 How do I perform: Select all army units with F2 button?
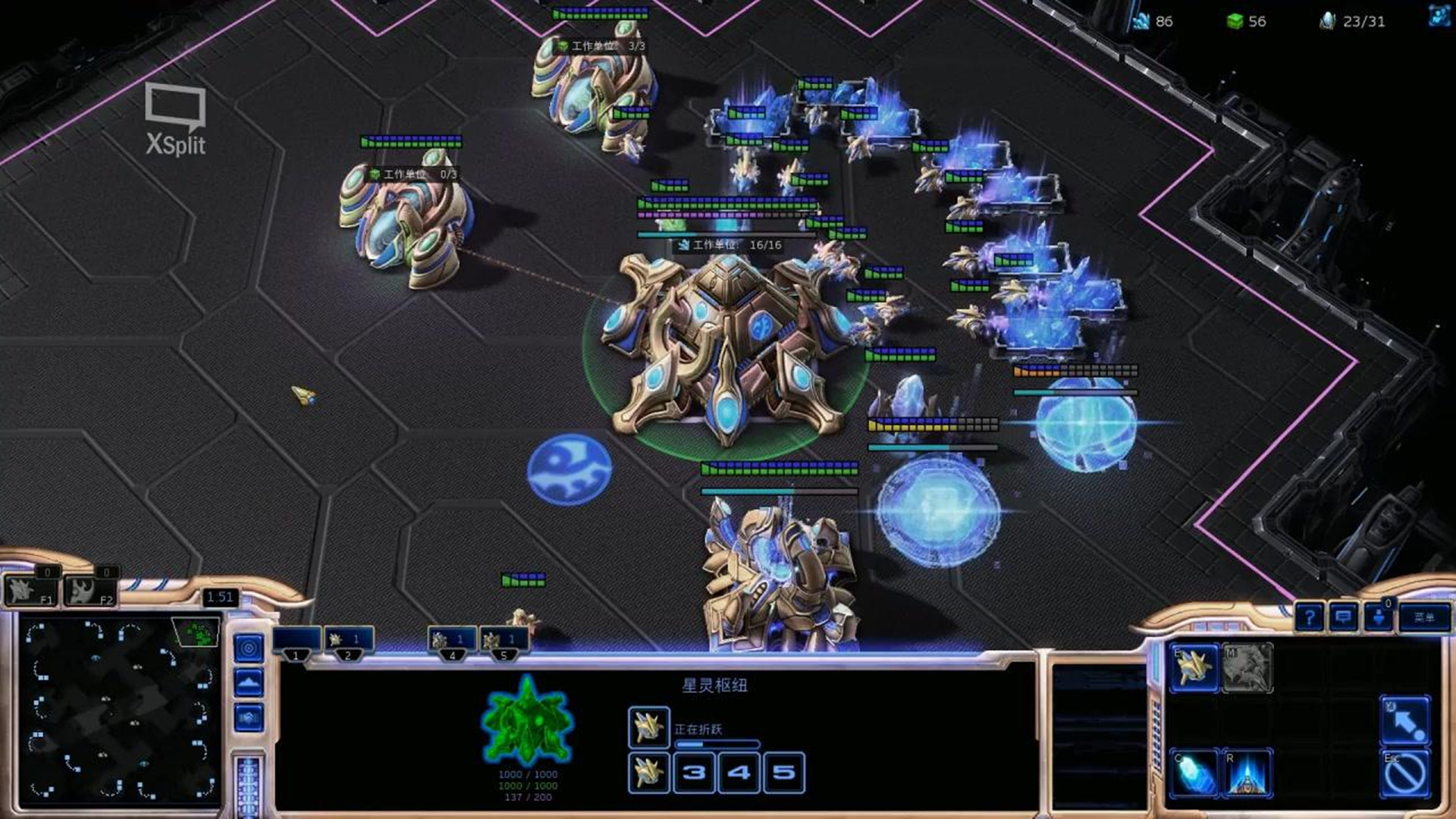(89, 591)
